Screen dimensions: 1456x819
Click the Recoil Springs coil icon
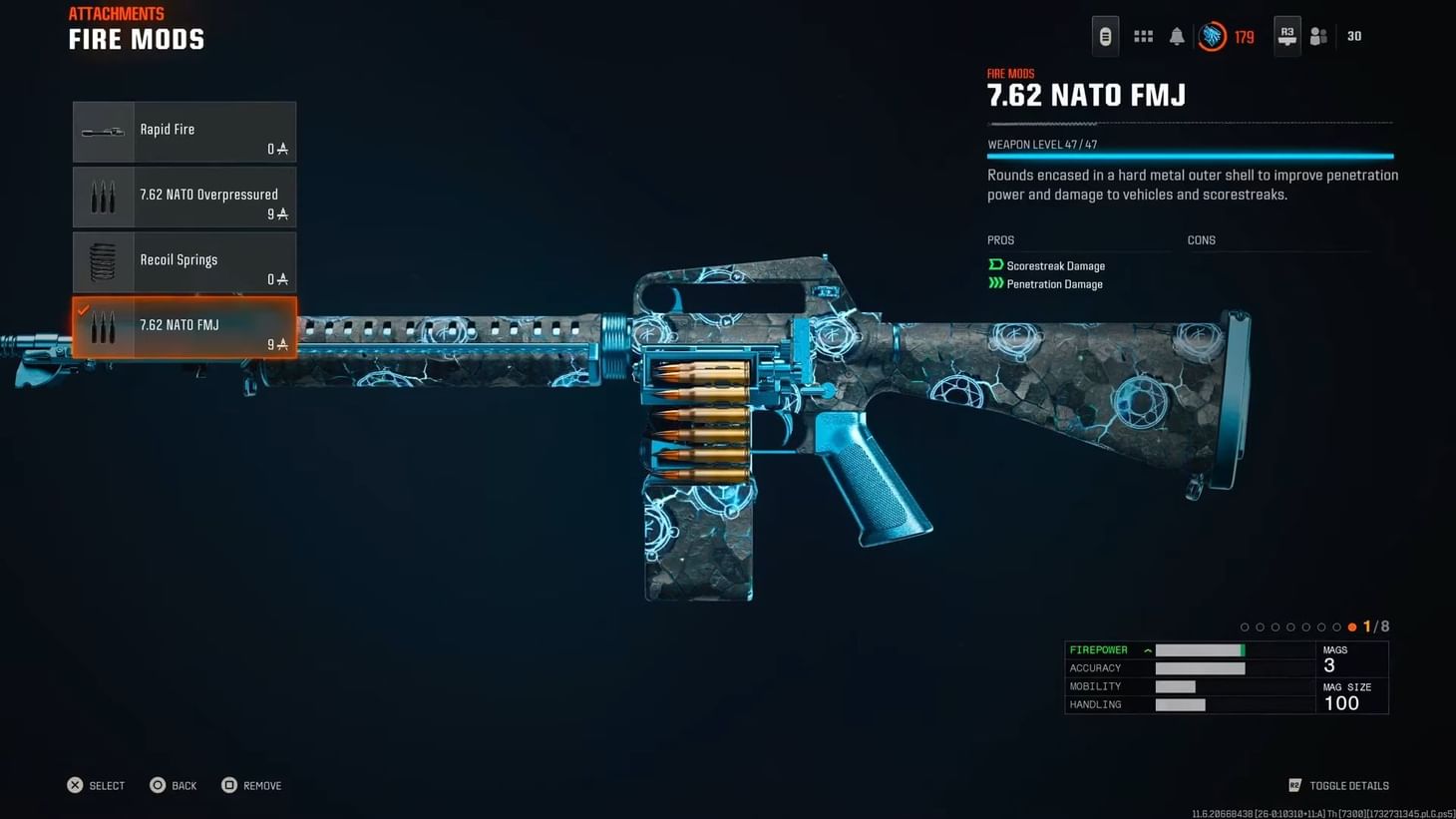(x=103, y=261)
